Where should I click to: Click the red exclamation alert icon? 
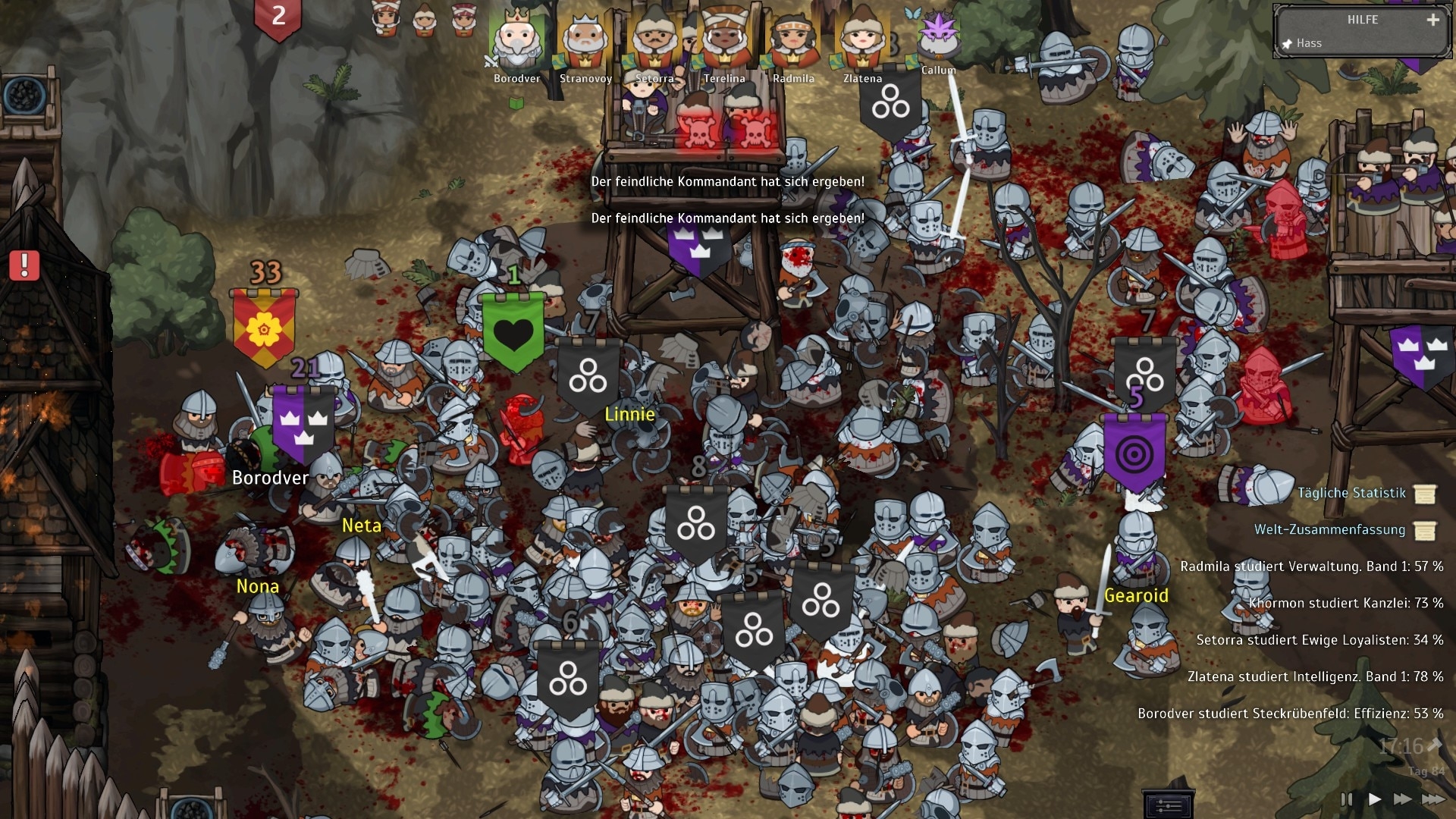coord(24,265)
